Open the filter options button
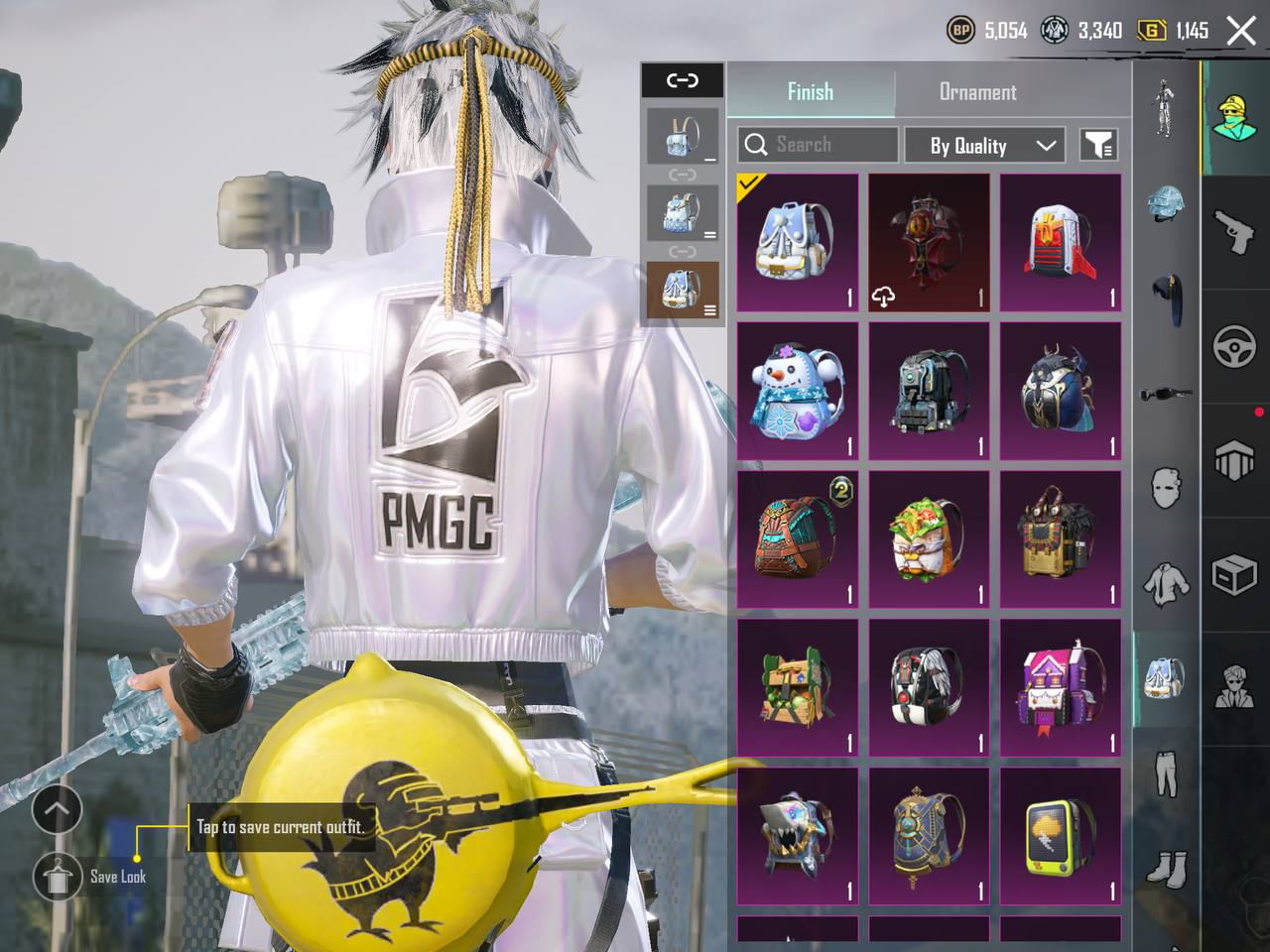 pyautogui.click(x=1098, y=145)
